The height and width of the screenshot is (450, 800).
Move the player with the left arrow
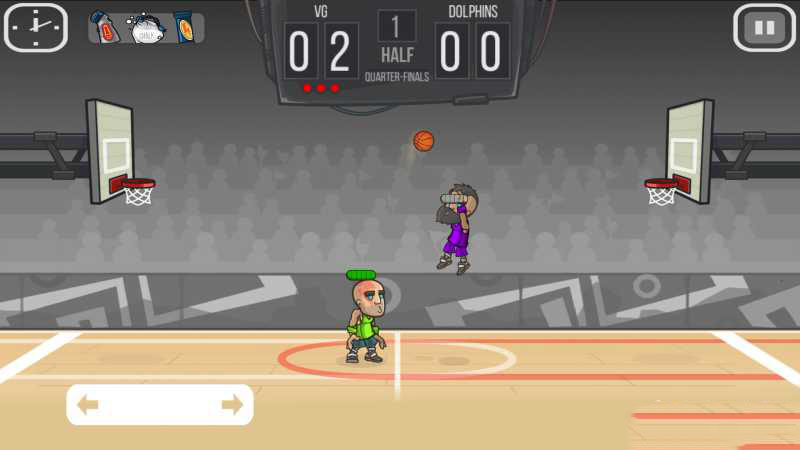click(x=88, y=405)
